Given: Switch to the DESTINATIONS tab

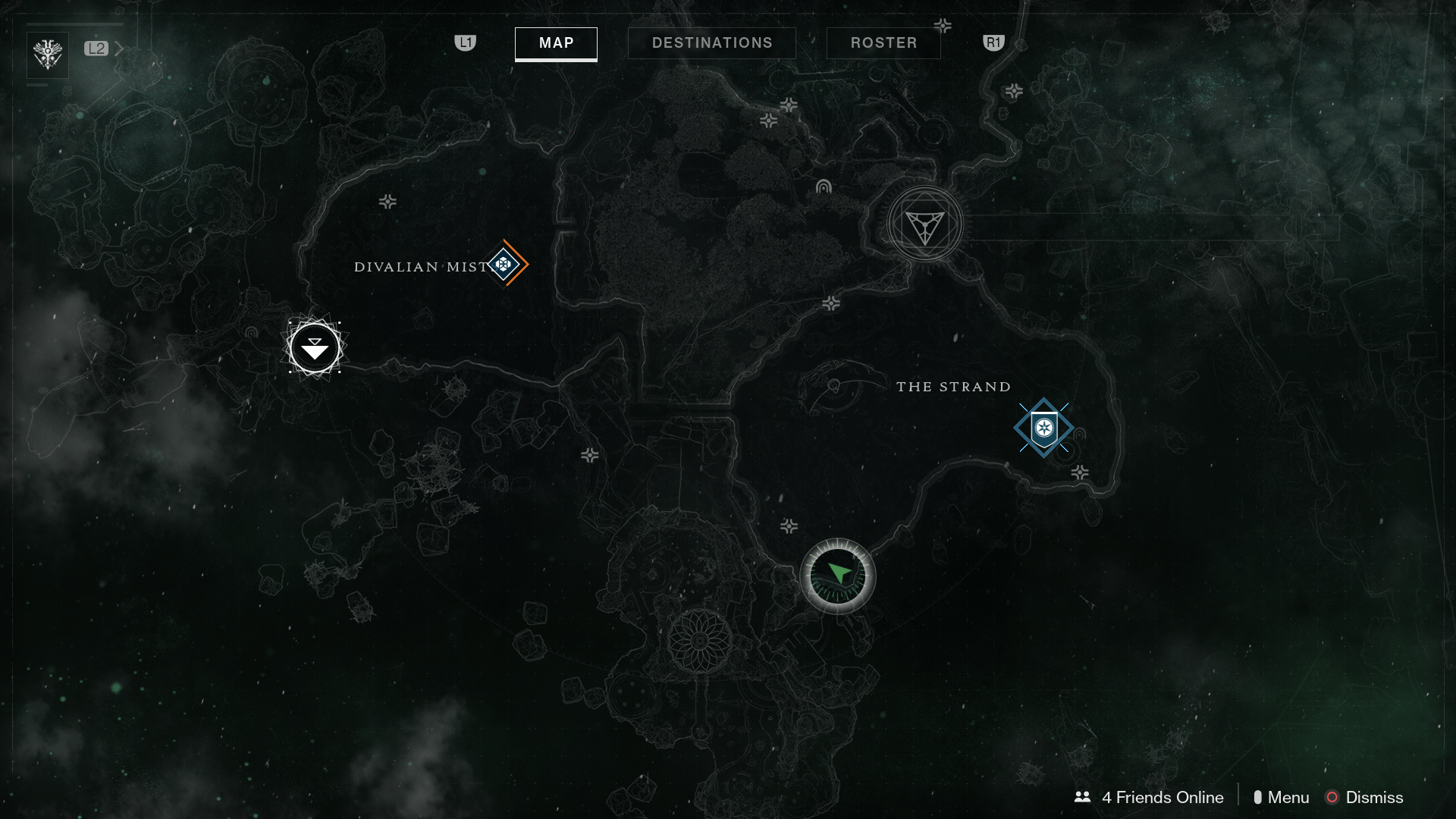Looking at the screenshot, I should pos(711,42).
